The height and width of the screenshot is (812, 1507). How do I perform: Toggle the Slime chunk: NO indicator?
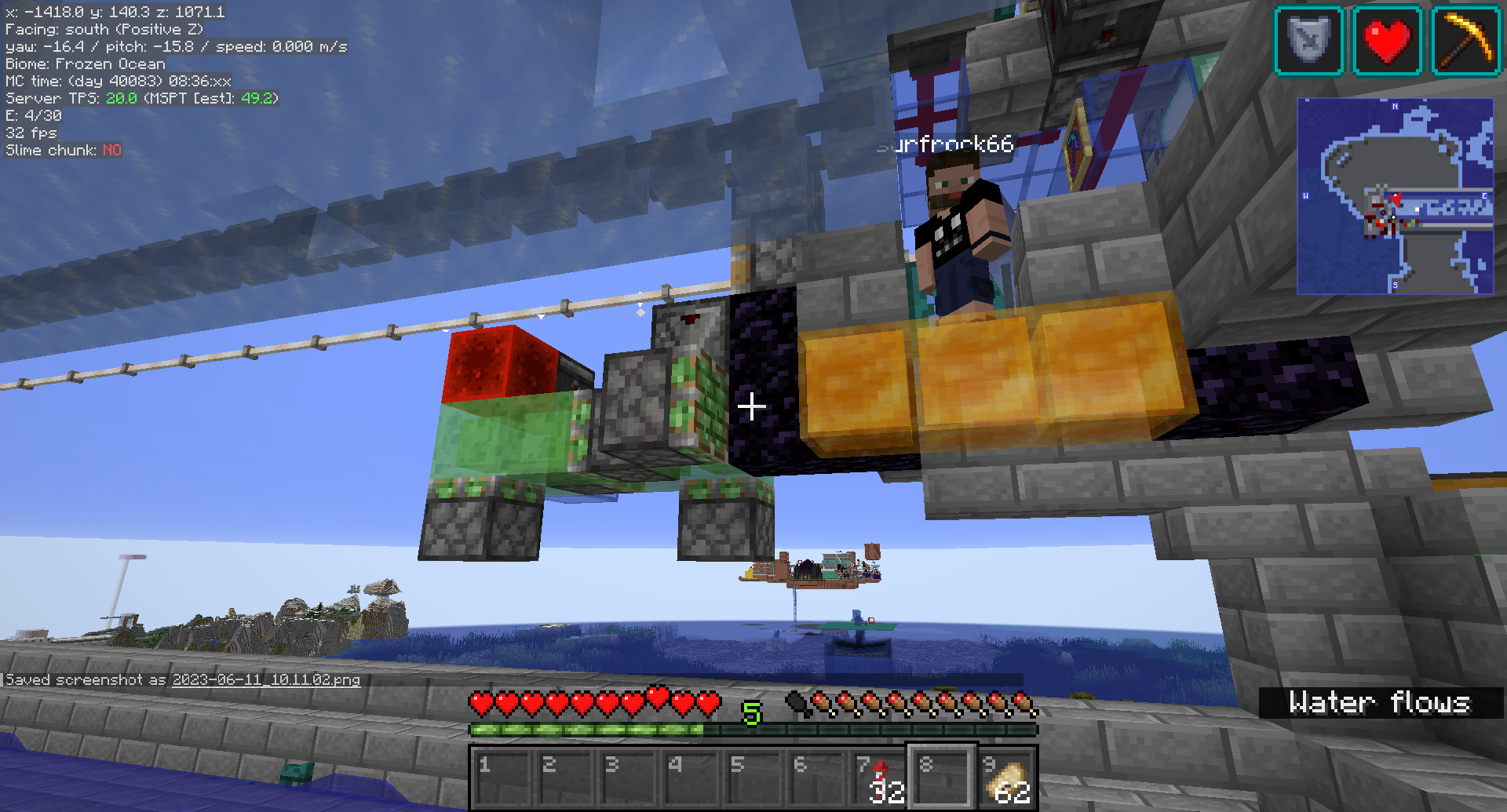pyautogui.click(x=63, y=150)
